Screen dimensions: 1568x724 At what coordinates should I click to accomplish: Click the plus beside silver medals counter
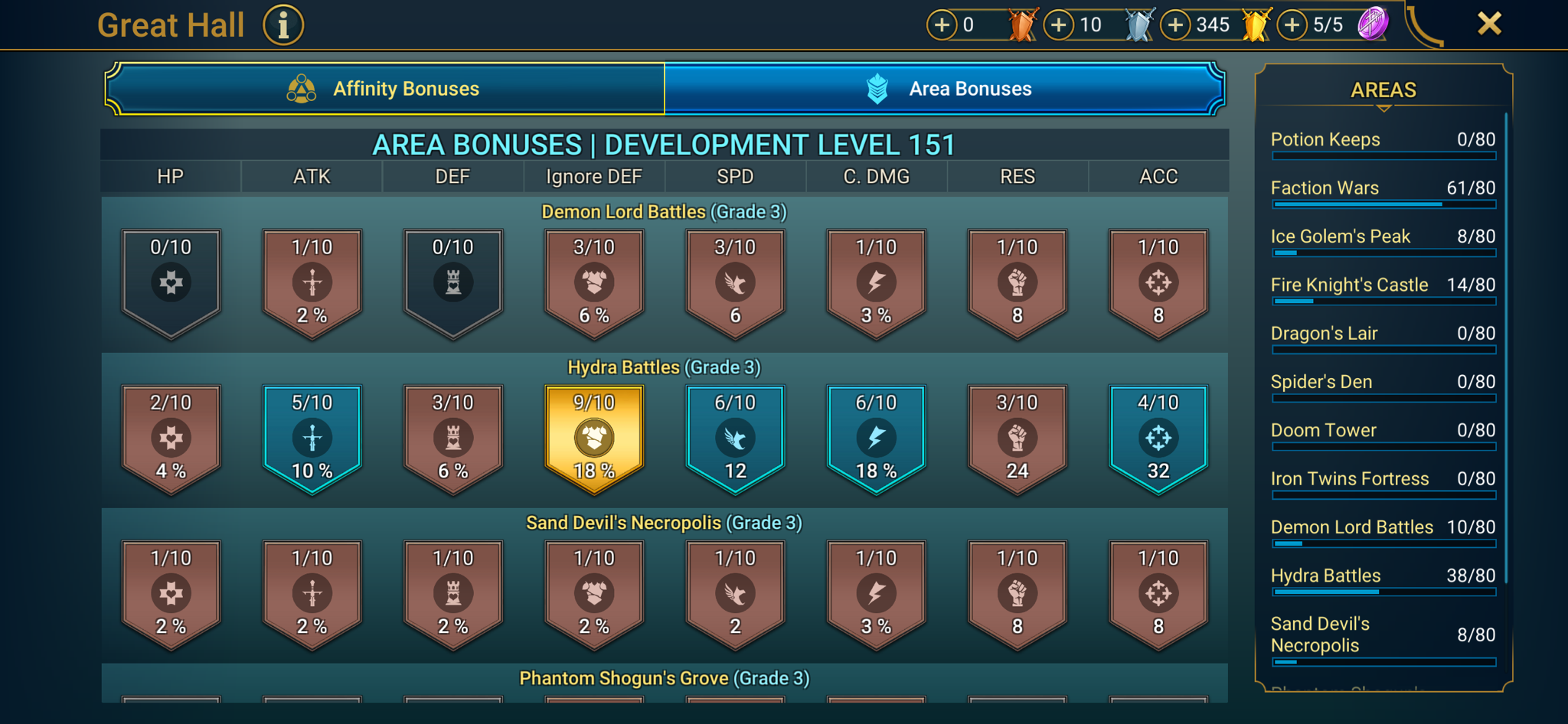click(x=1059, y=24)
